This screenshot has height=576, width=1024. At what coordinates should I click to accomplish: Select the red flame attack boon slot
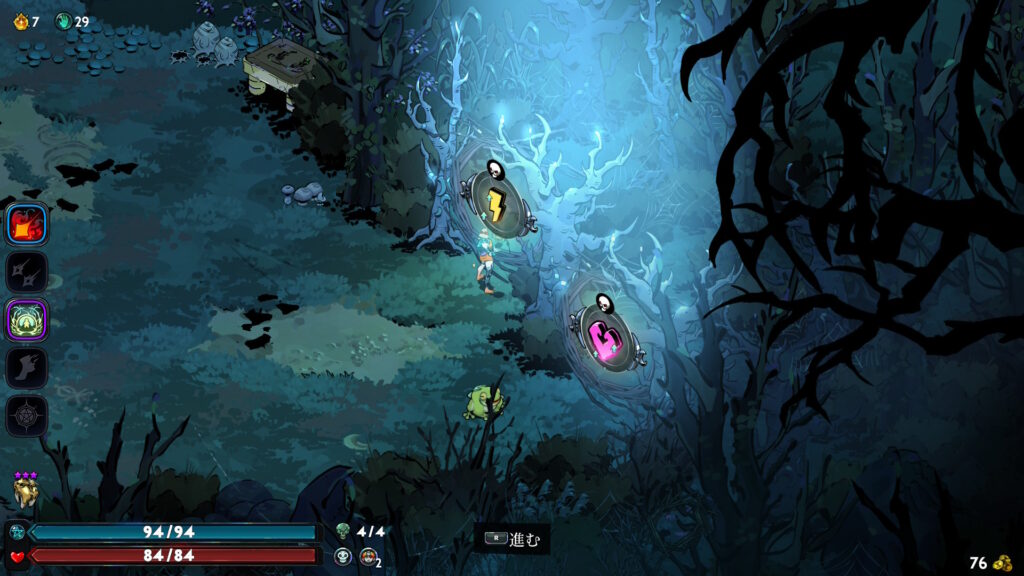(x=27, y=225)
